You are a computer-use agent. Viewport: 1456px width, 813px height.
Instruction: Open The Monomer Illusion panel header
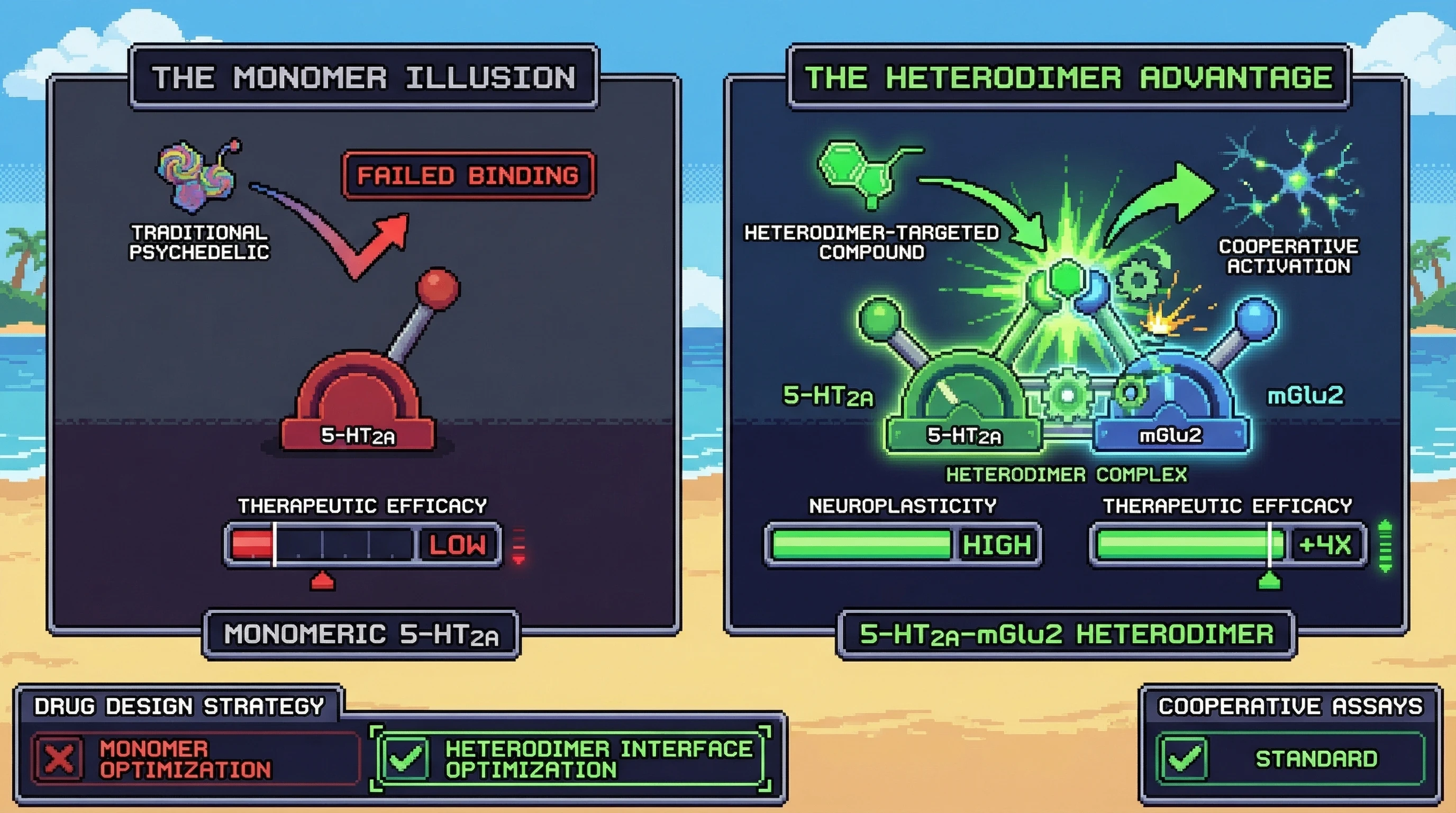click(364, 77)
